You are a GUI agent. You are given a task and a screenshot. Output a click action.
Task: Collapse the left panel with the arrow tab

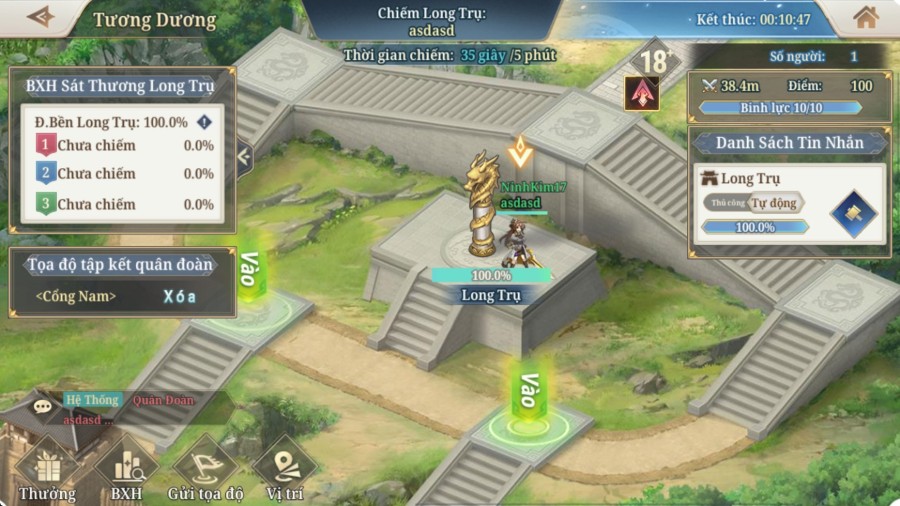pos(244,156)
